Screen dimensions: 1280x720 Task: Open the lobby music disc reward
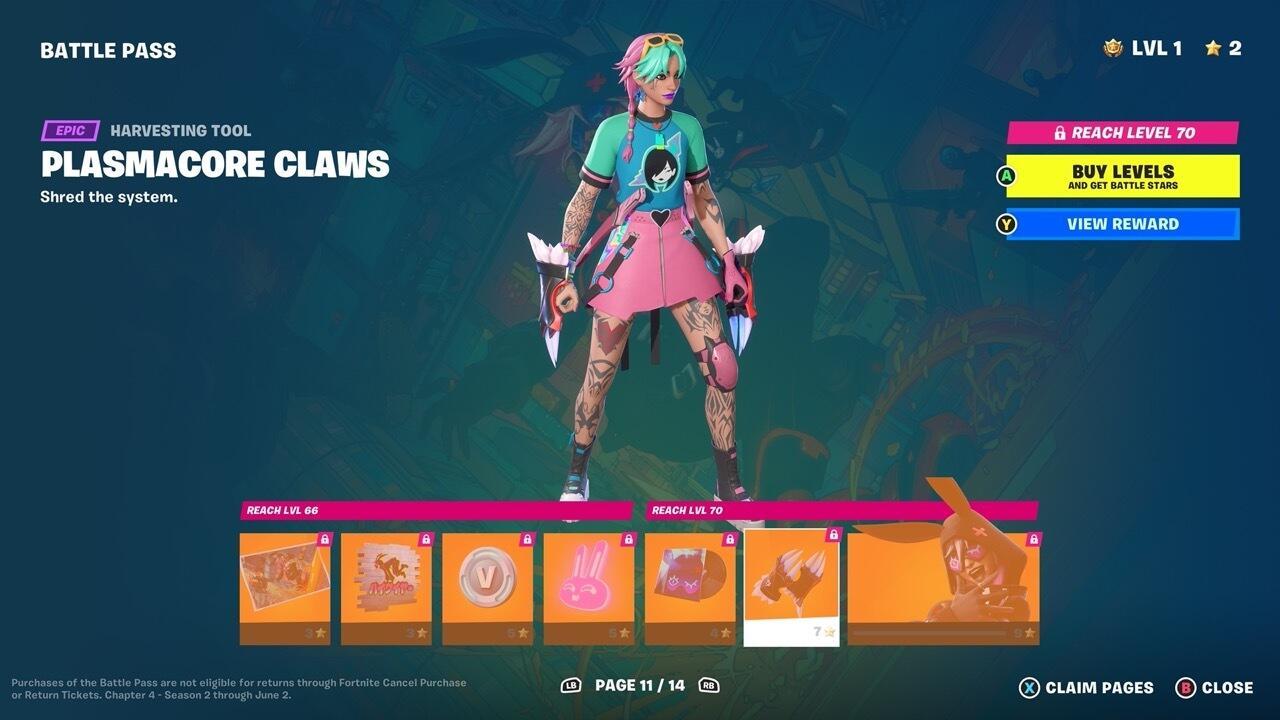(x=688, y=585)
